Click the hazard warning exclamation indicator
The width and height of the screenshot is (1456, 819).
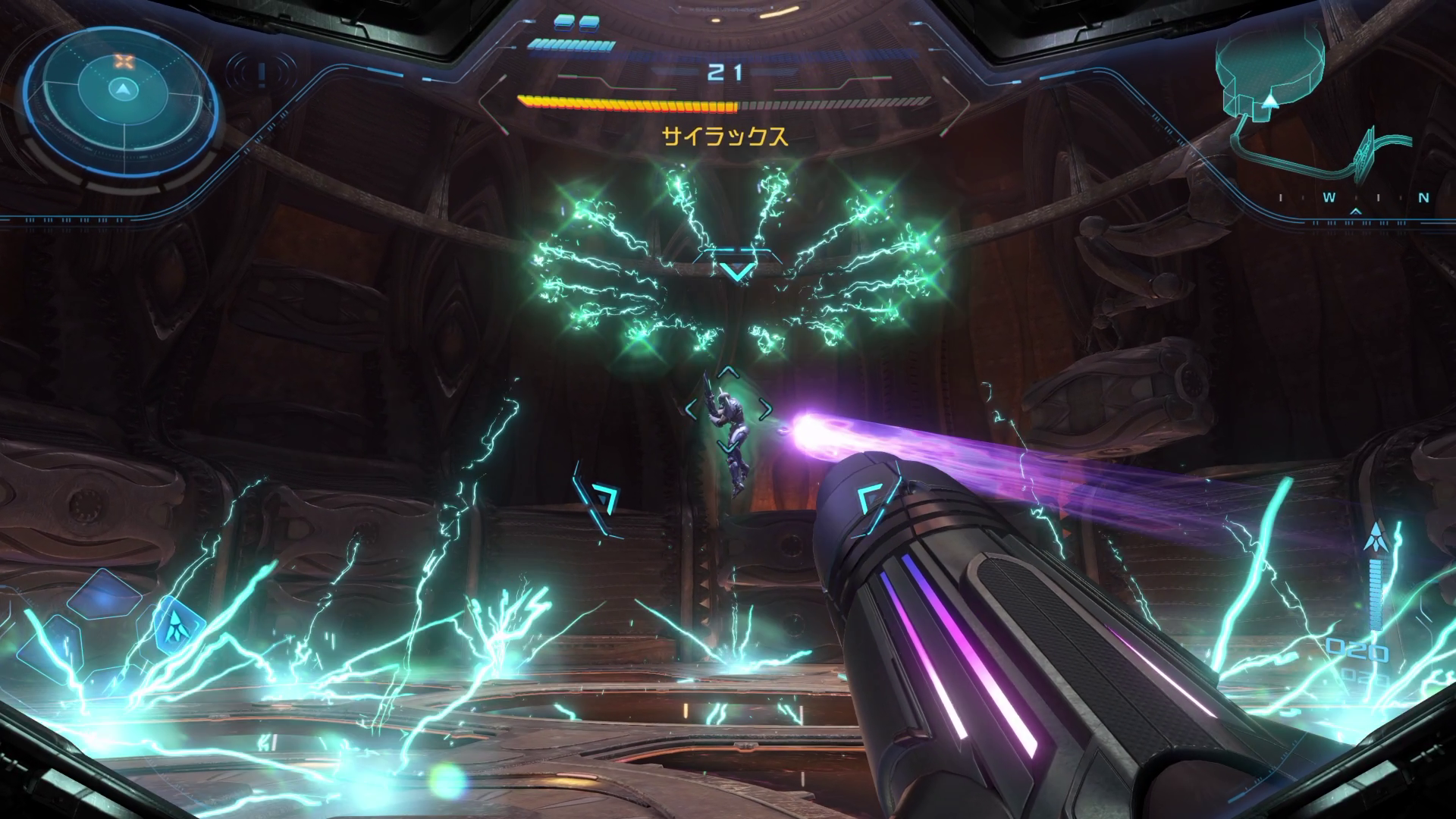(261, 74)
